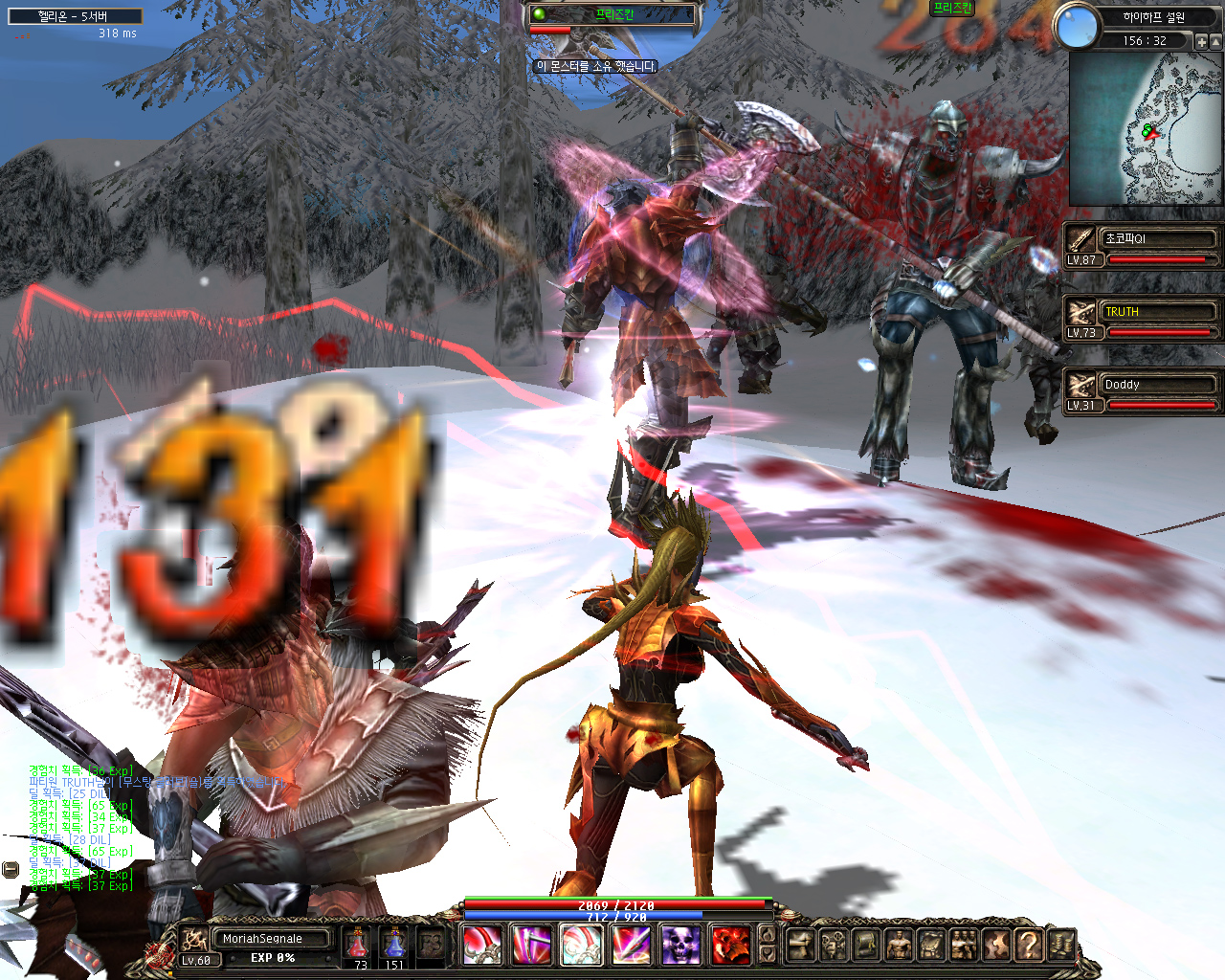Click the round blue orb beside the zone name
1225x980 pixels.
point(1077,26)
